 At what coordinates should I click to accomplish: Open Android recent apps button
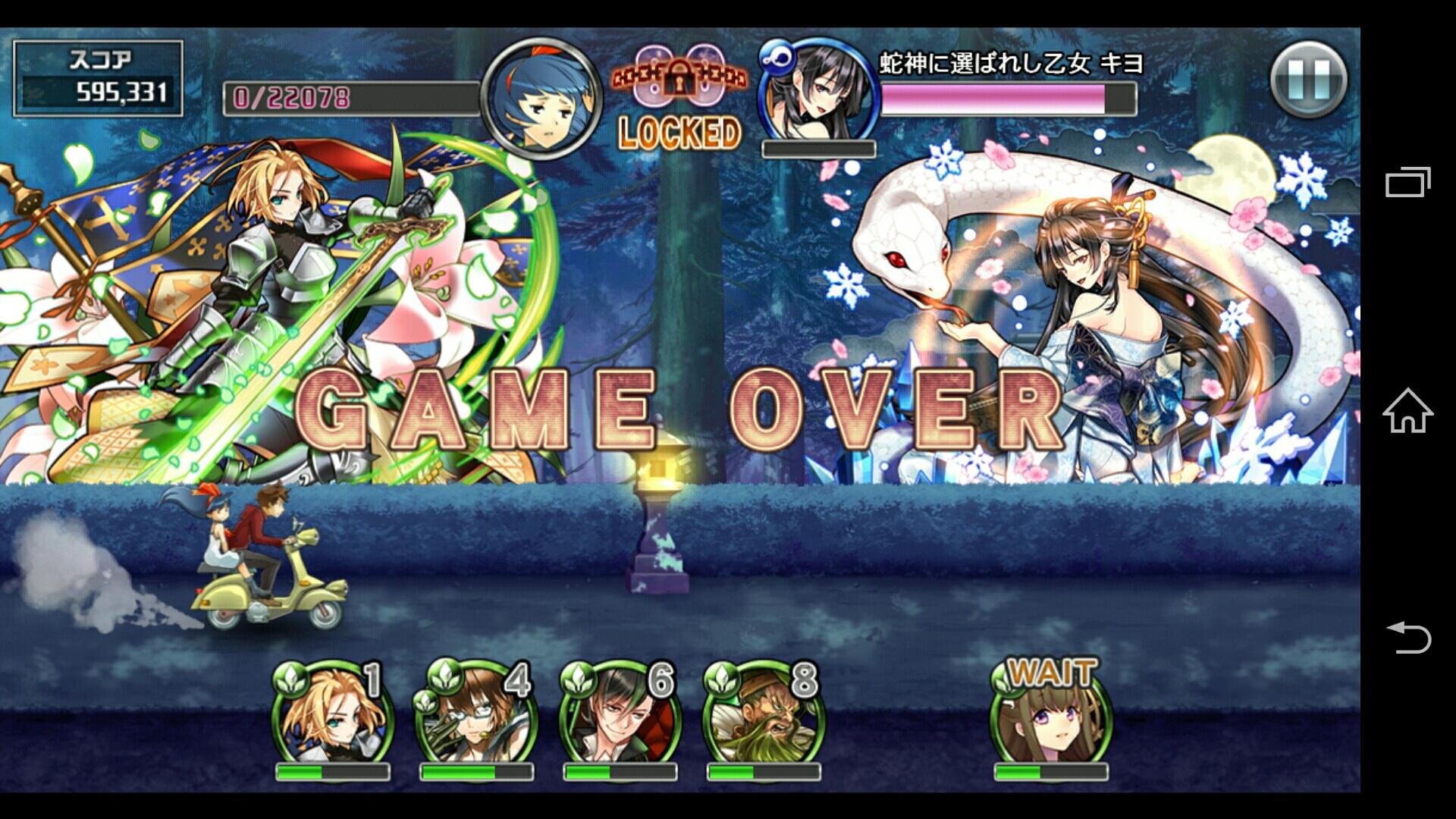[x=1407, y=182]
